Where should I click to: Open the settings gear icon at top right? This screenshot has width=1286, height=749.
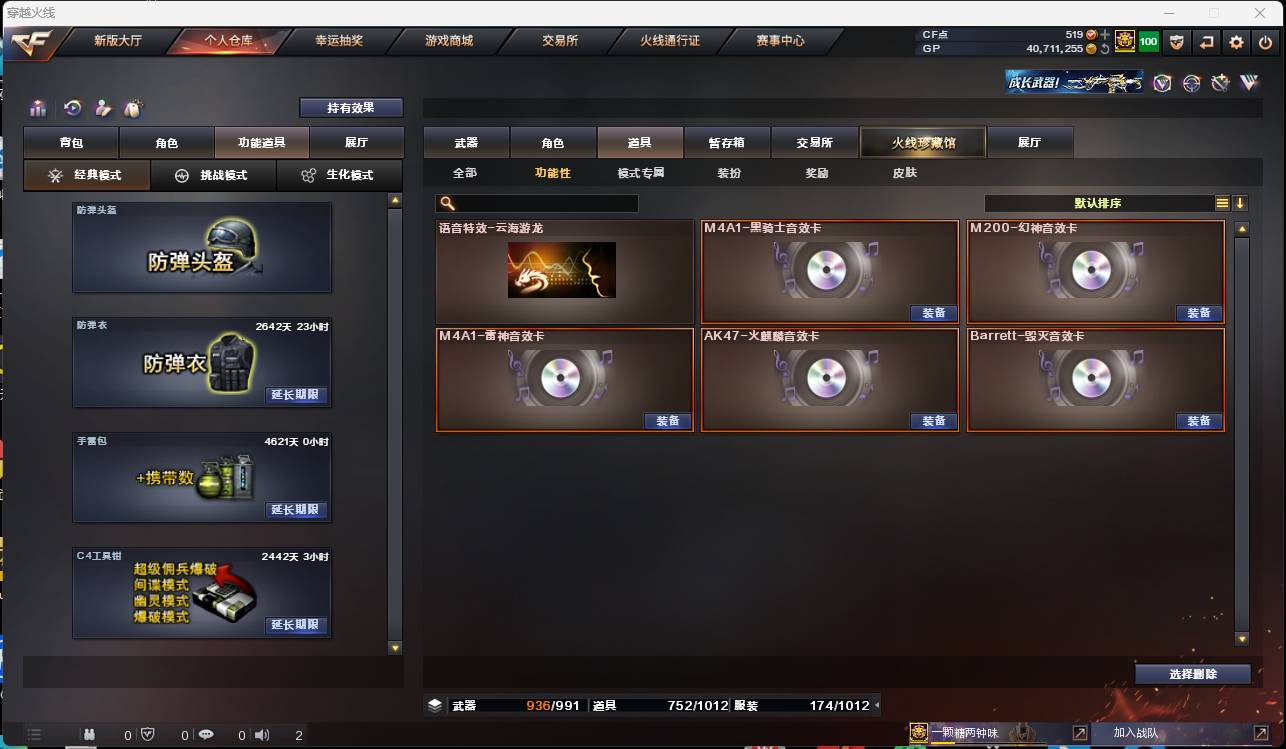click(1237, 42)
